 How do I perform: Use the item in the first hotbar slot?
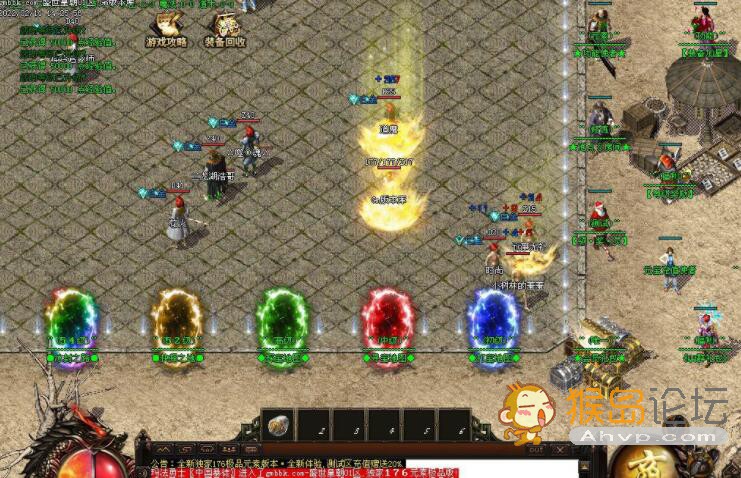coord(279,424)
